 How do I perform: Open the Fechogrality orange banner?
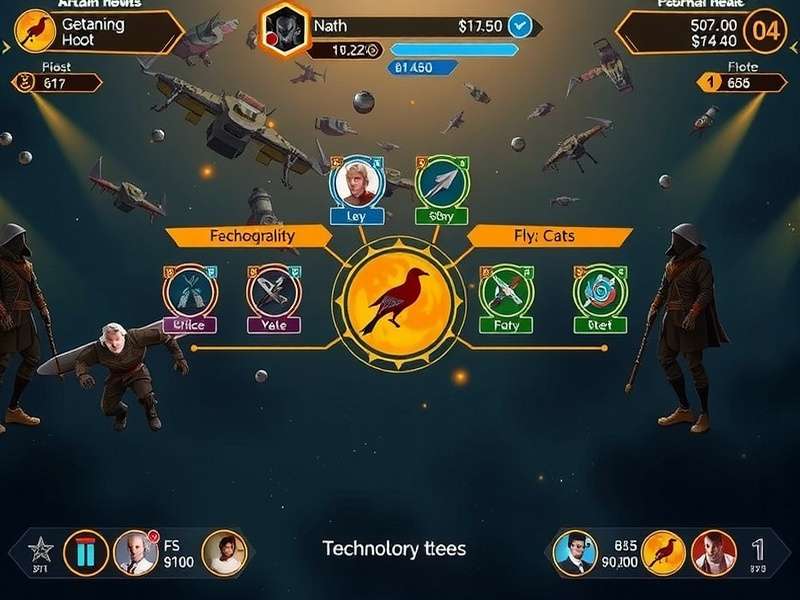click(250, 236)
